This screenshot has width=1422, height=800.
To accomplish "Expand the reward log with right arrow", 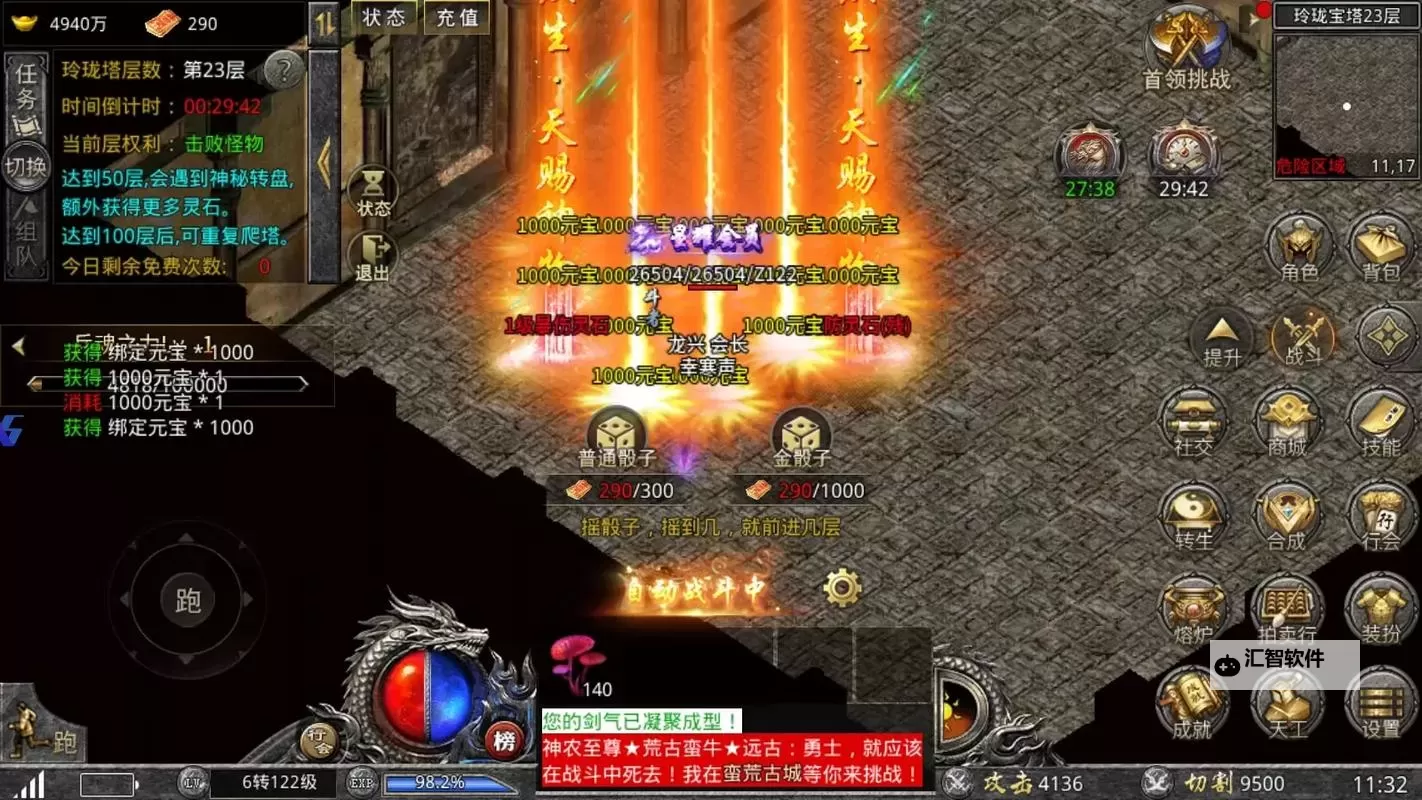I will click(302, 382).
